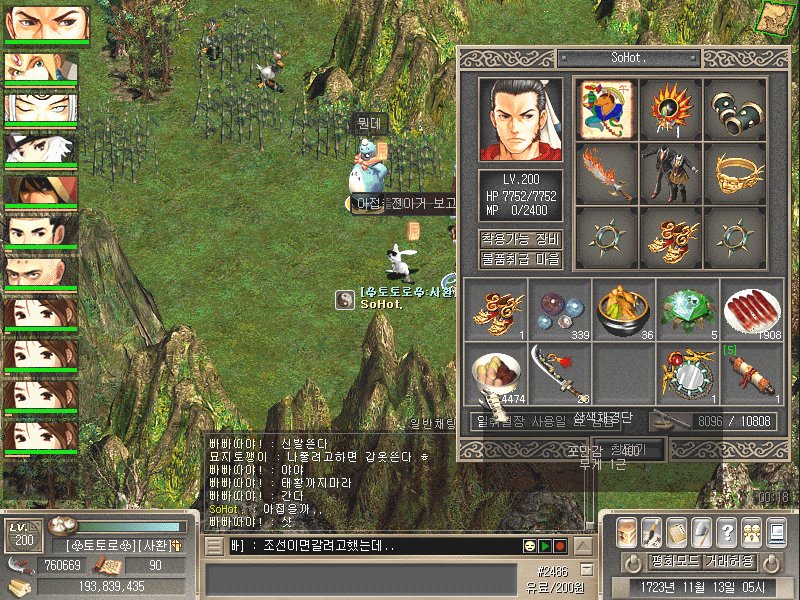
Task: Select the colorful talisman card slot
Action: coord(607,109)
